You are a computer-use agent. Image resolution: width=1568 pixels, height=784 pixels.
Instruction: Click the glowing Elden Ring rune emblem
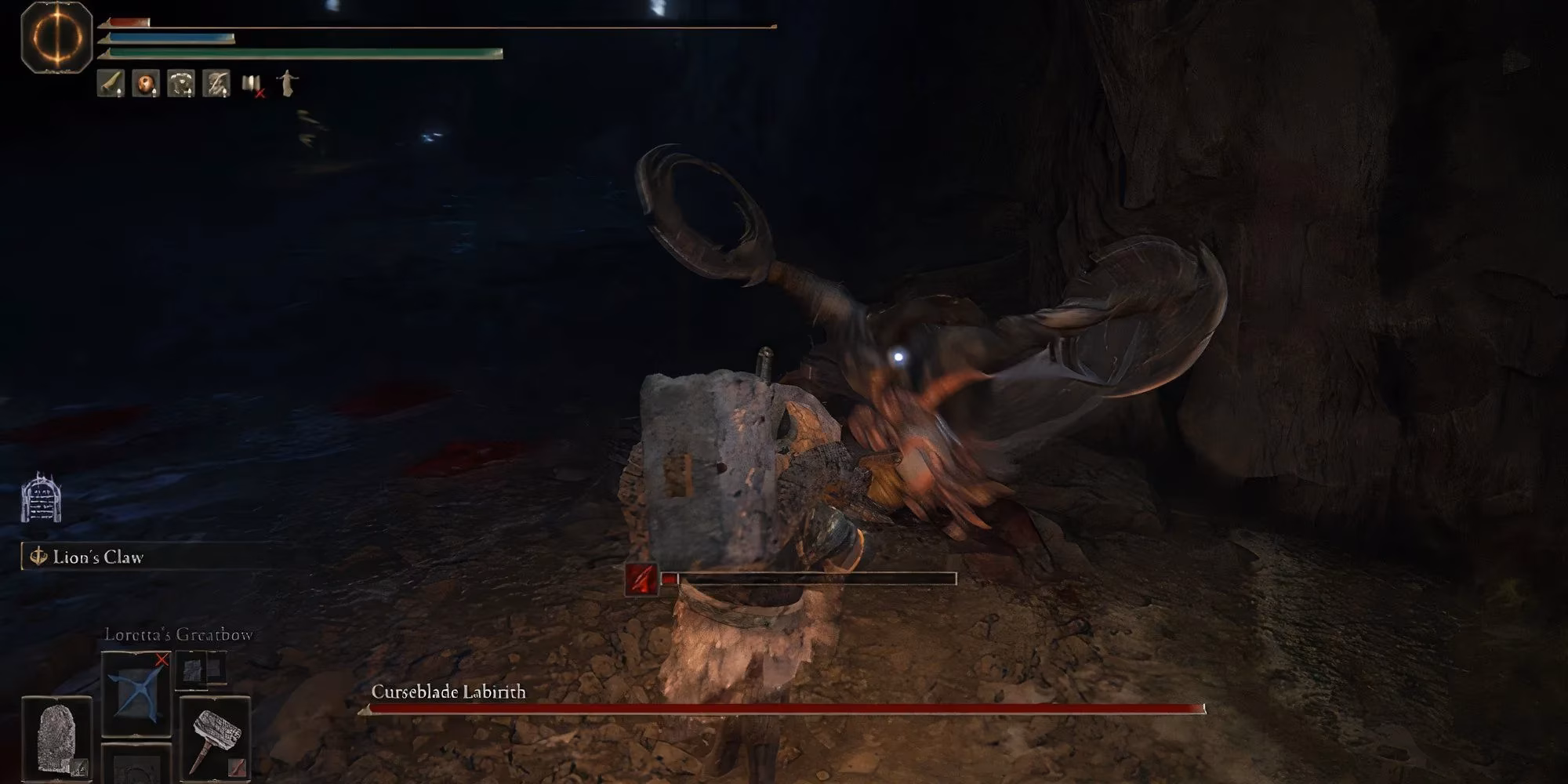(56, 36)
